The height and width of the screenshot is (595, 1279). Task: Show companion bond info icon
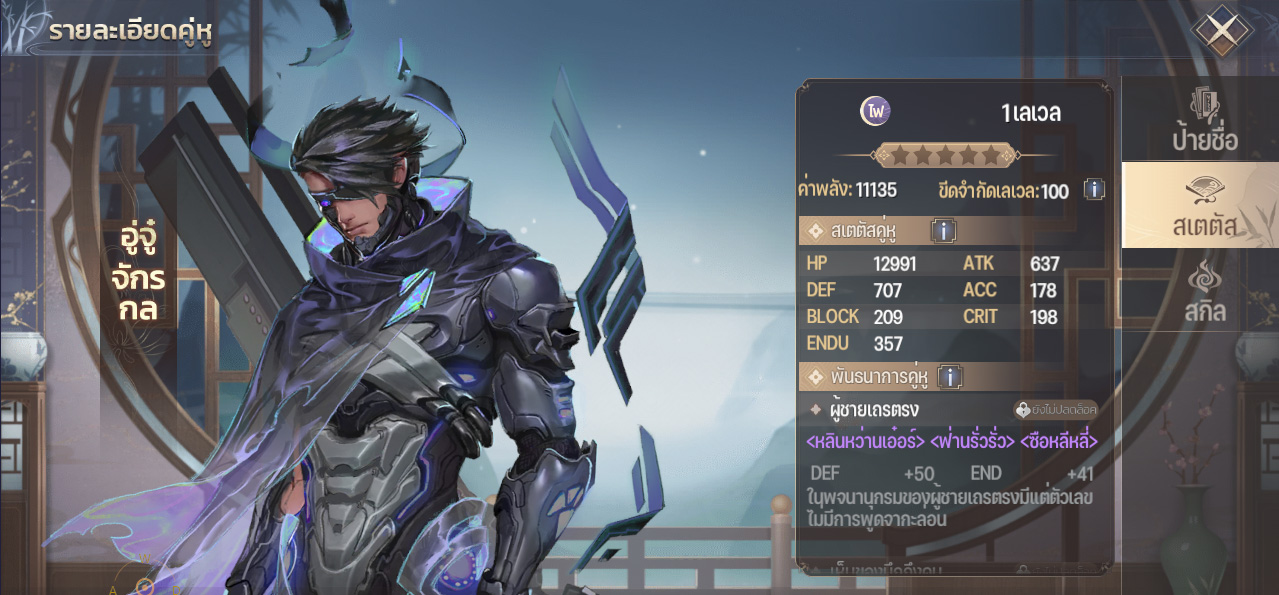tap(949, 377)
